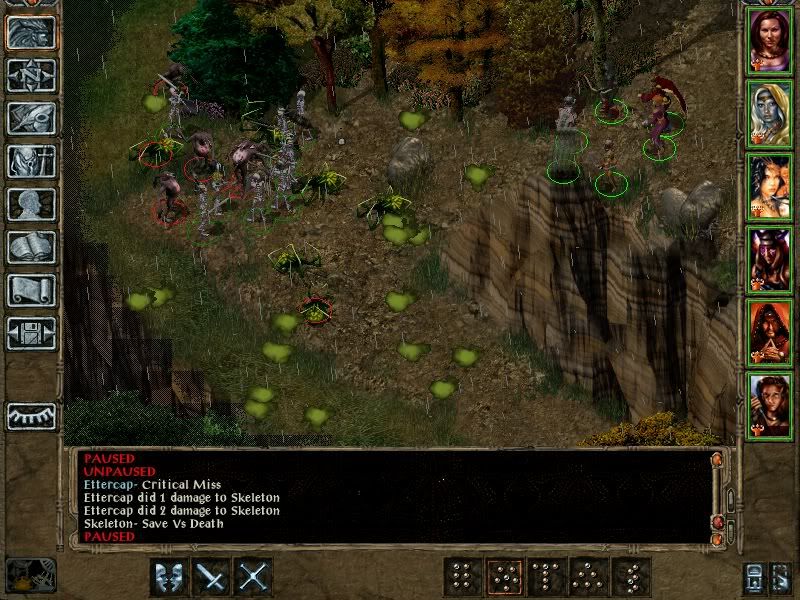Open the inventory screen
This screenshot has width=800, height=600.
pos(31,161)
